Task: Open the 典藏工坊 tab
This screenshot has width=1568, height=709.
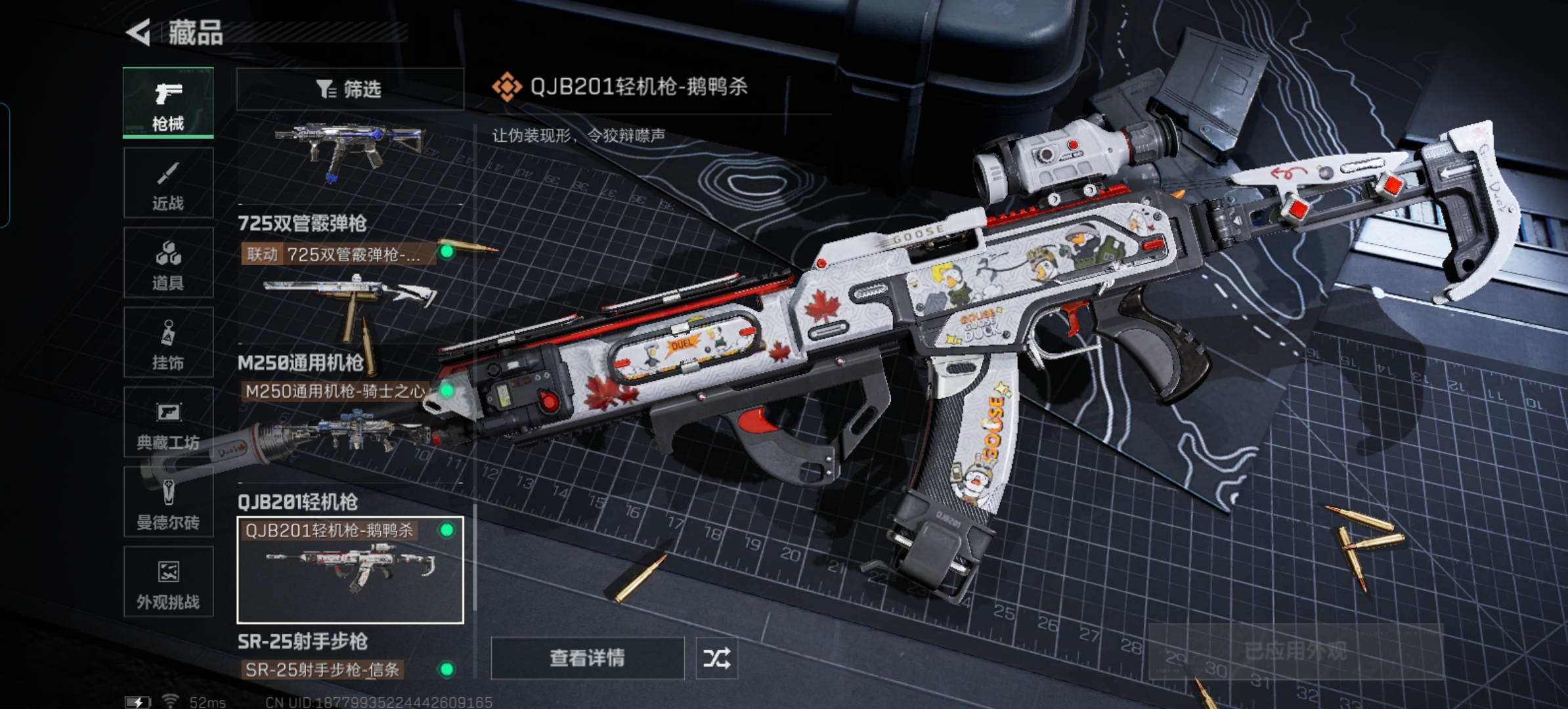Action: (168, 422)
